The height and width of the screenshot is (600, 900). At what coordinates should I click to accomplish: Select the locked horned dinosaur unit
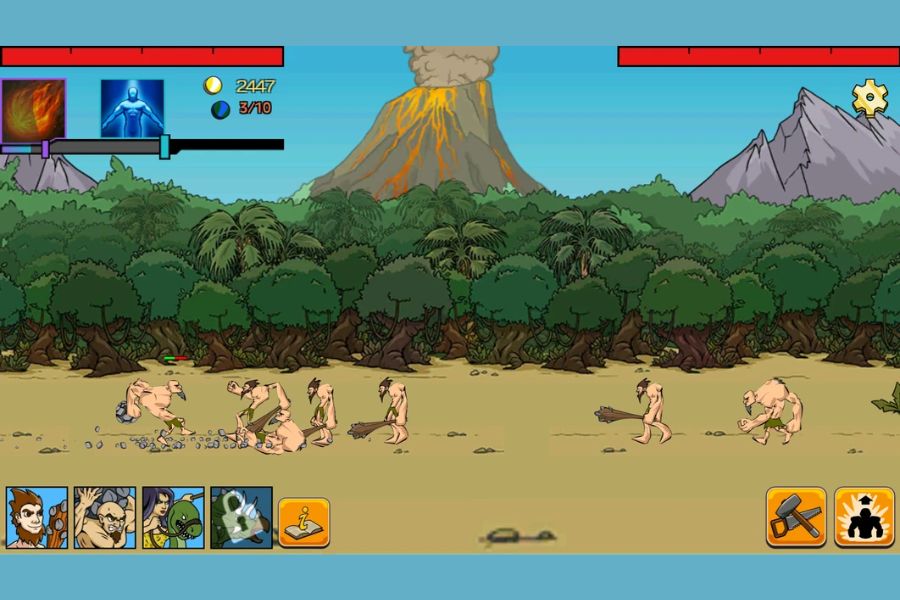pos(241,517)
